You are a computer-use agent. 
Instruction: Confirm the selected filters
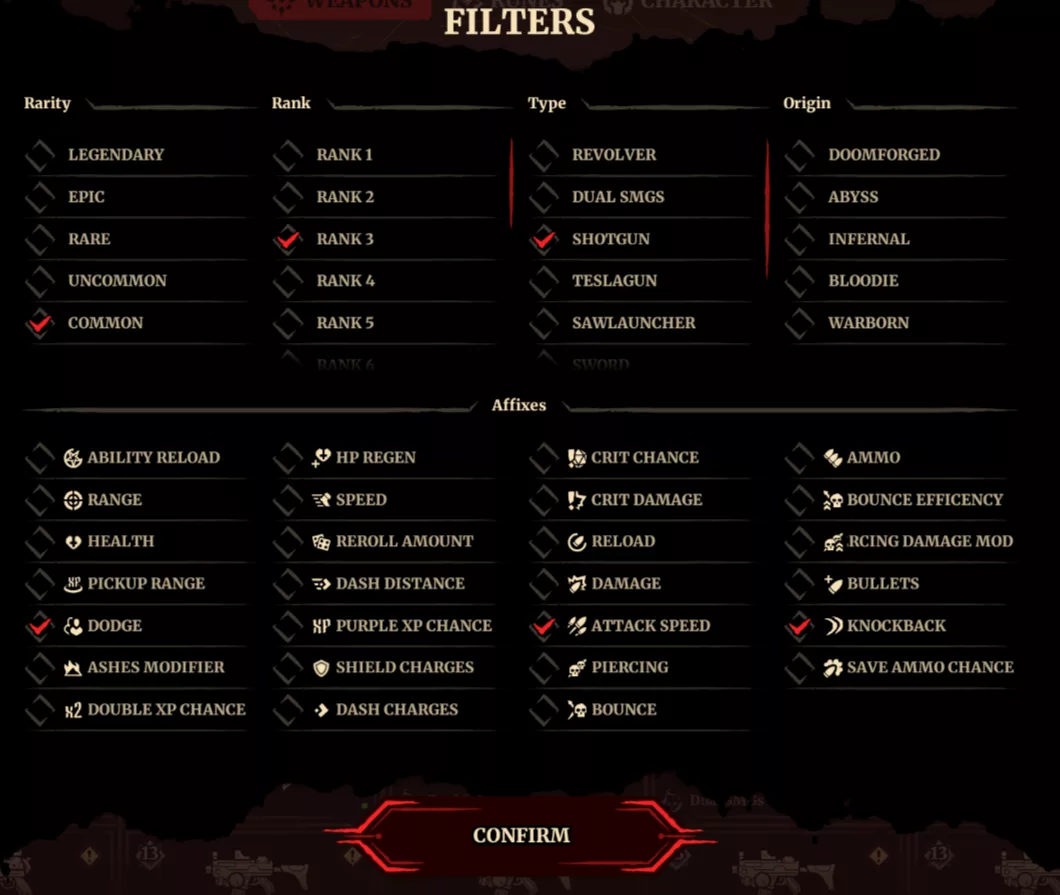[x=521, y=836]
